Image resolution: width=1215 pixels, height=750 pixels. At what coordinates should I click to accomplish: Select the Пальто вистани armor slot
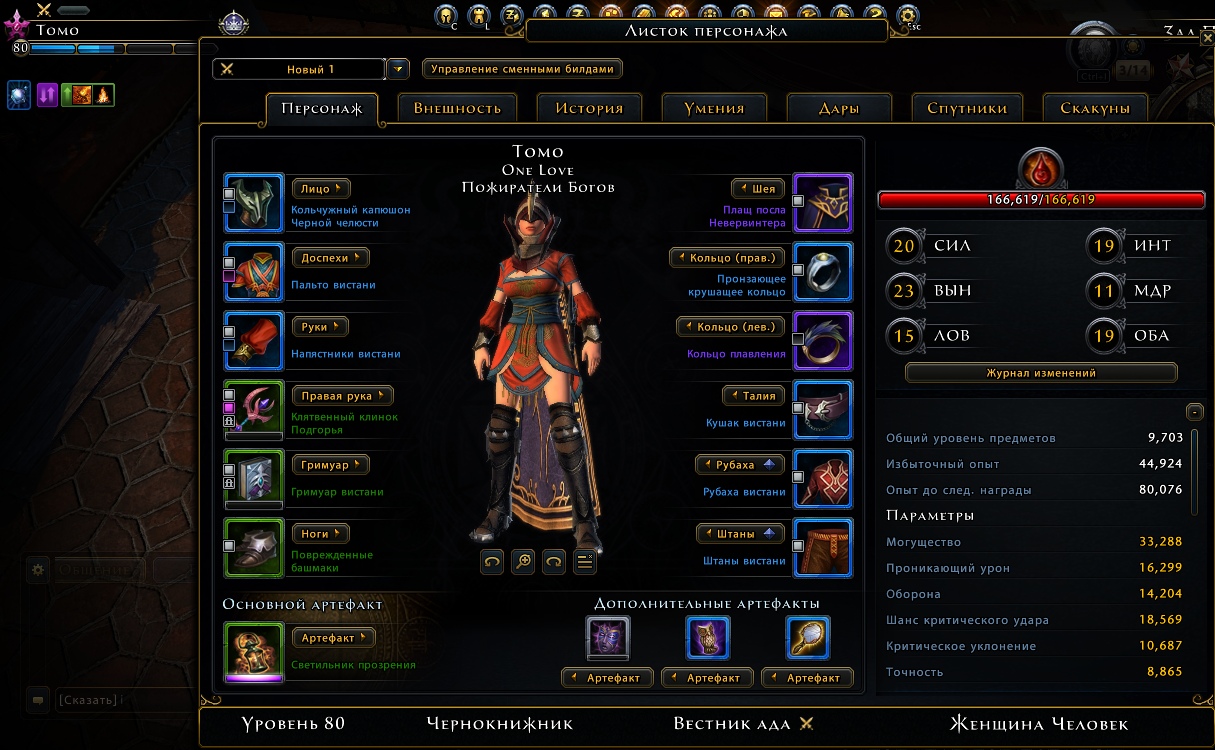click(254, 272)
